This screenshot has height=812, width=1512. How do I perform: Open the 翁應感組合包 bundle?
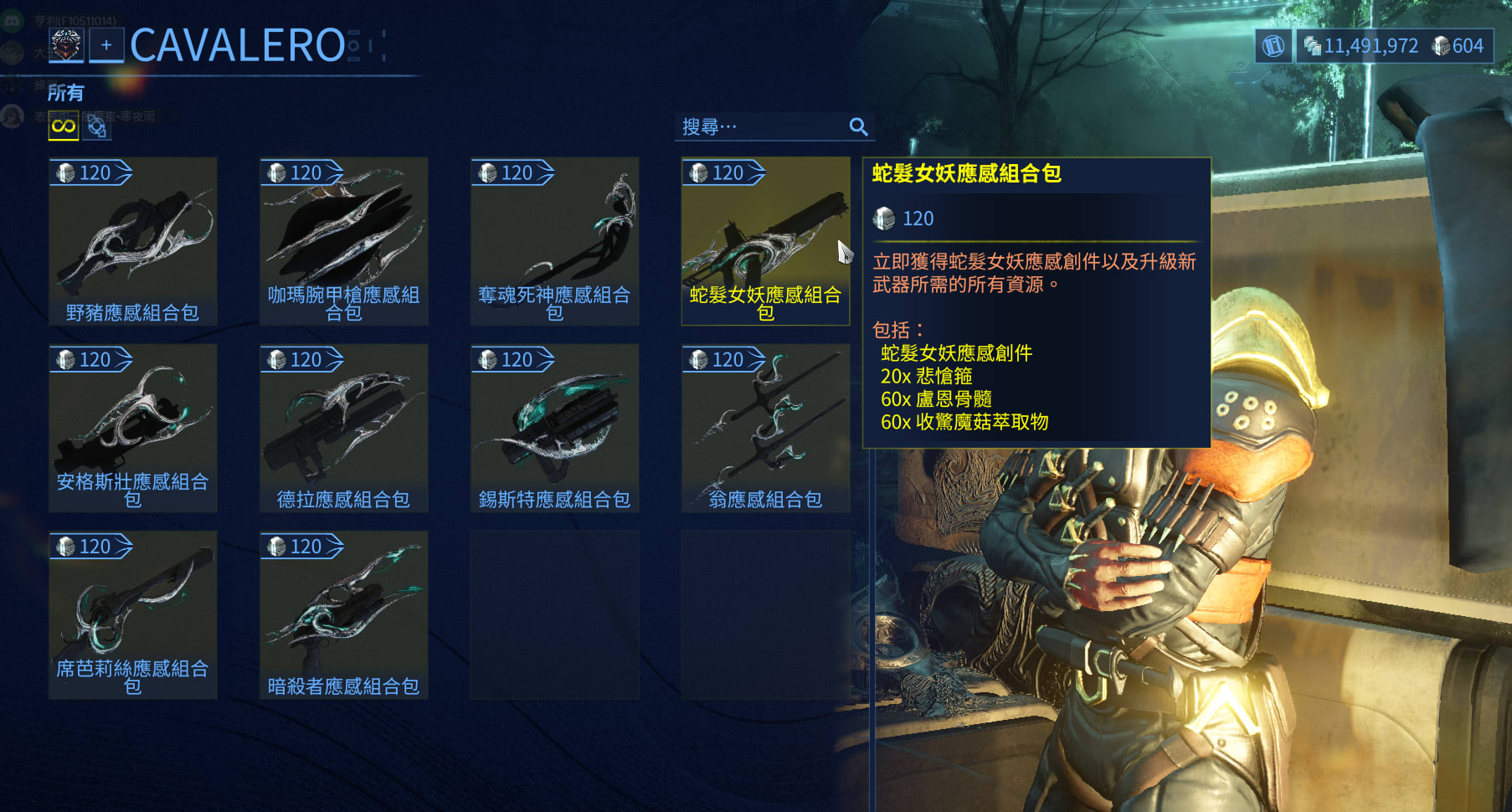pyautogui.click(x=765, y=428)
